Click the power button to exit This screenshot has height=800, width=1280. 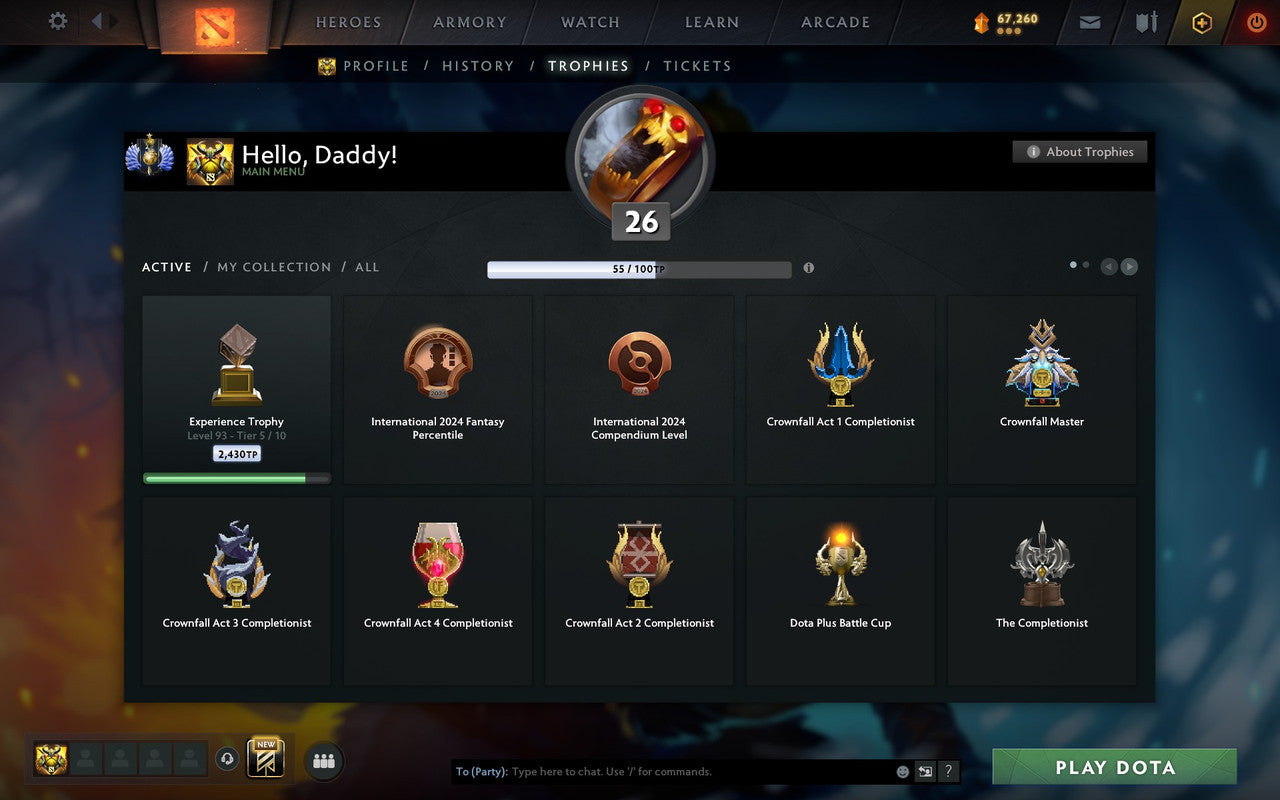(x=1256, y=22)
